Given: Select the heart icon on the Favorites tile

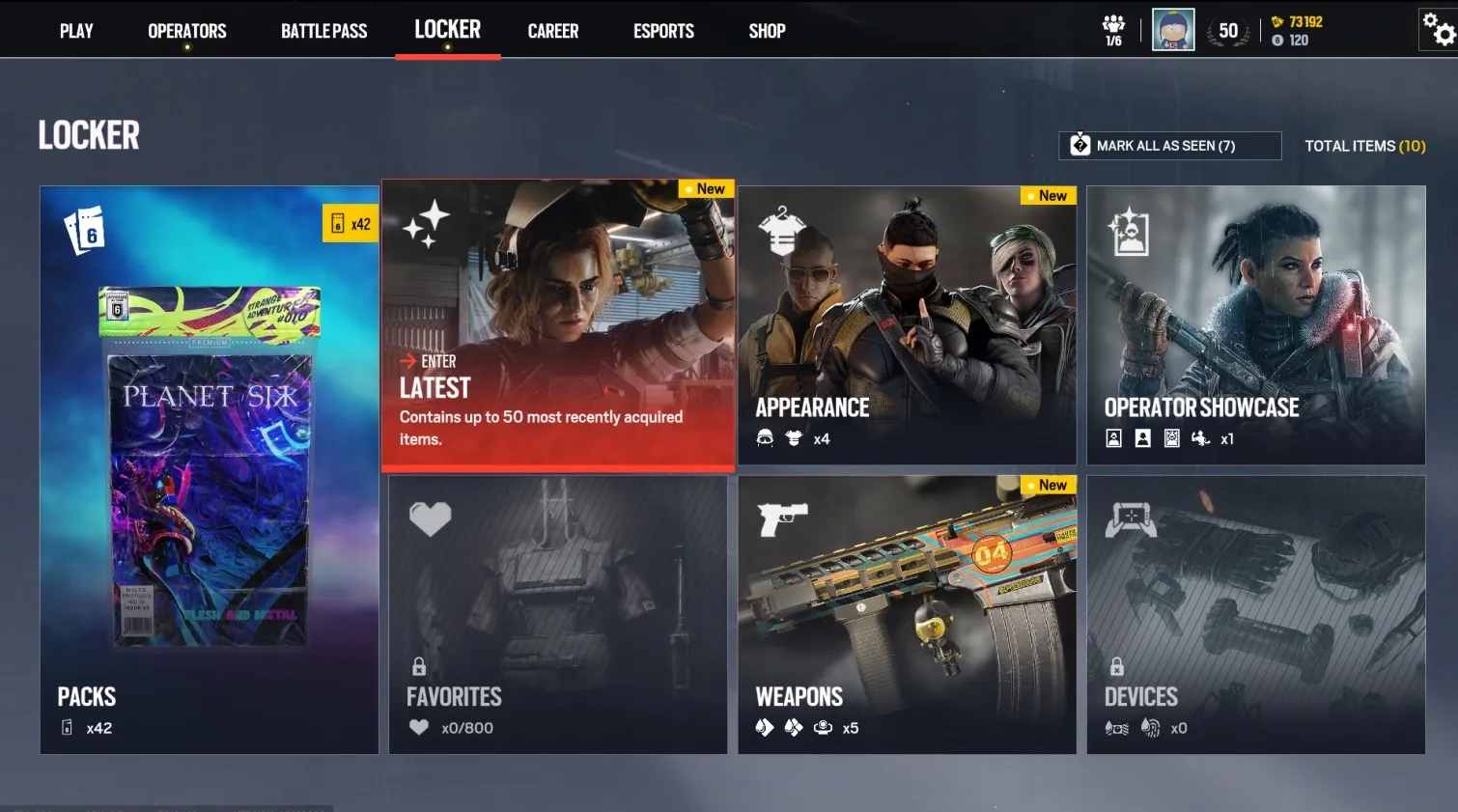Looking at the screenshot, I should click(432, 518).
